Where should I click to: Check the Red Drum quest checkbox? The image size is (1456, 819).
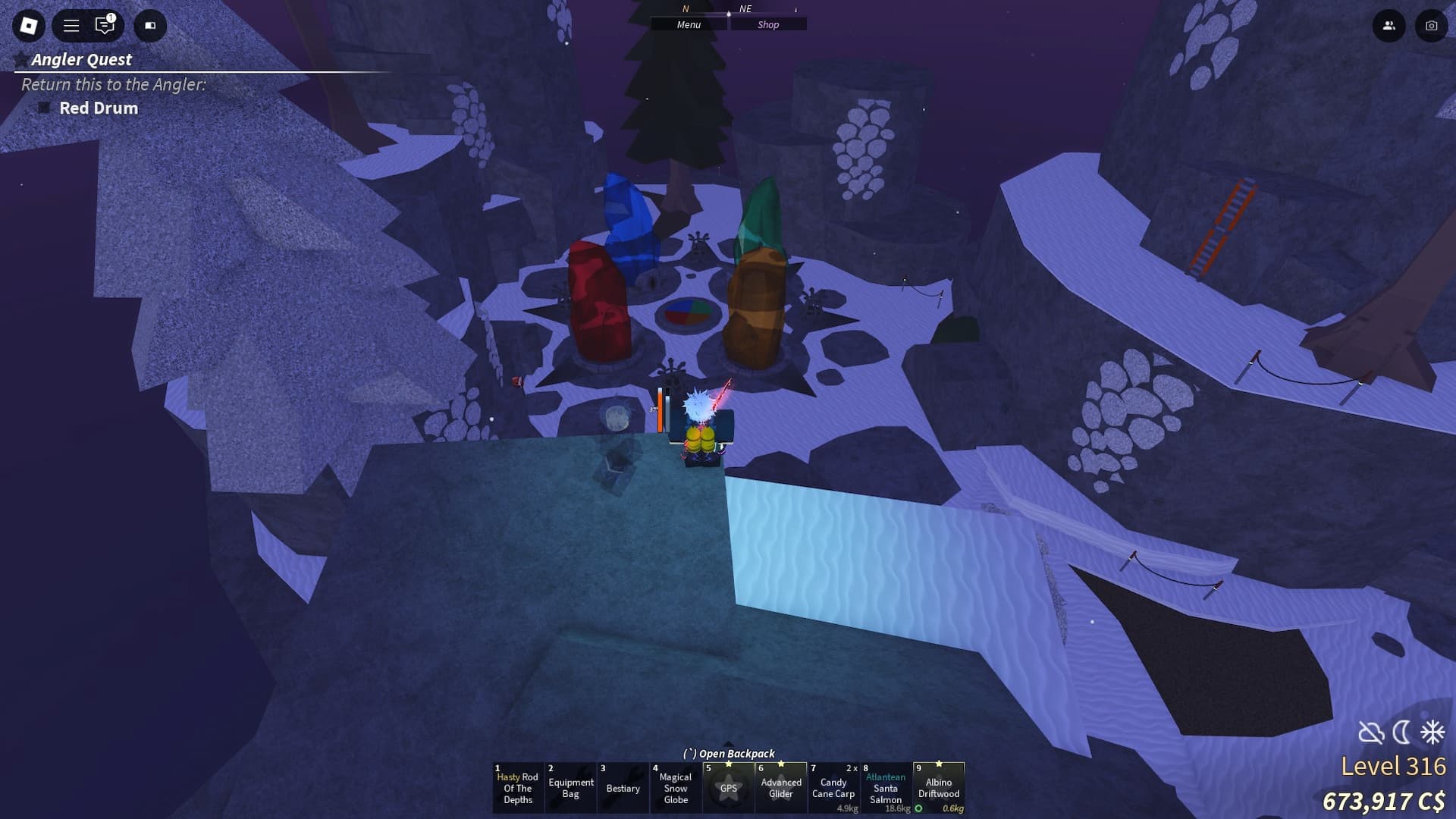click(43, 108)
